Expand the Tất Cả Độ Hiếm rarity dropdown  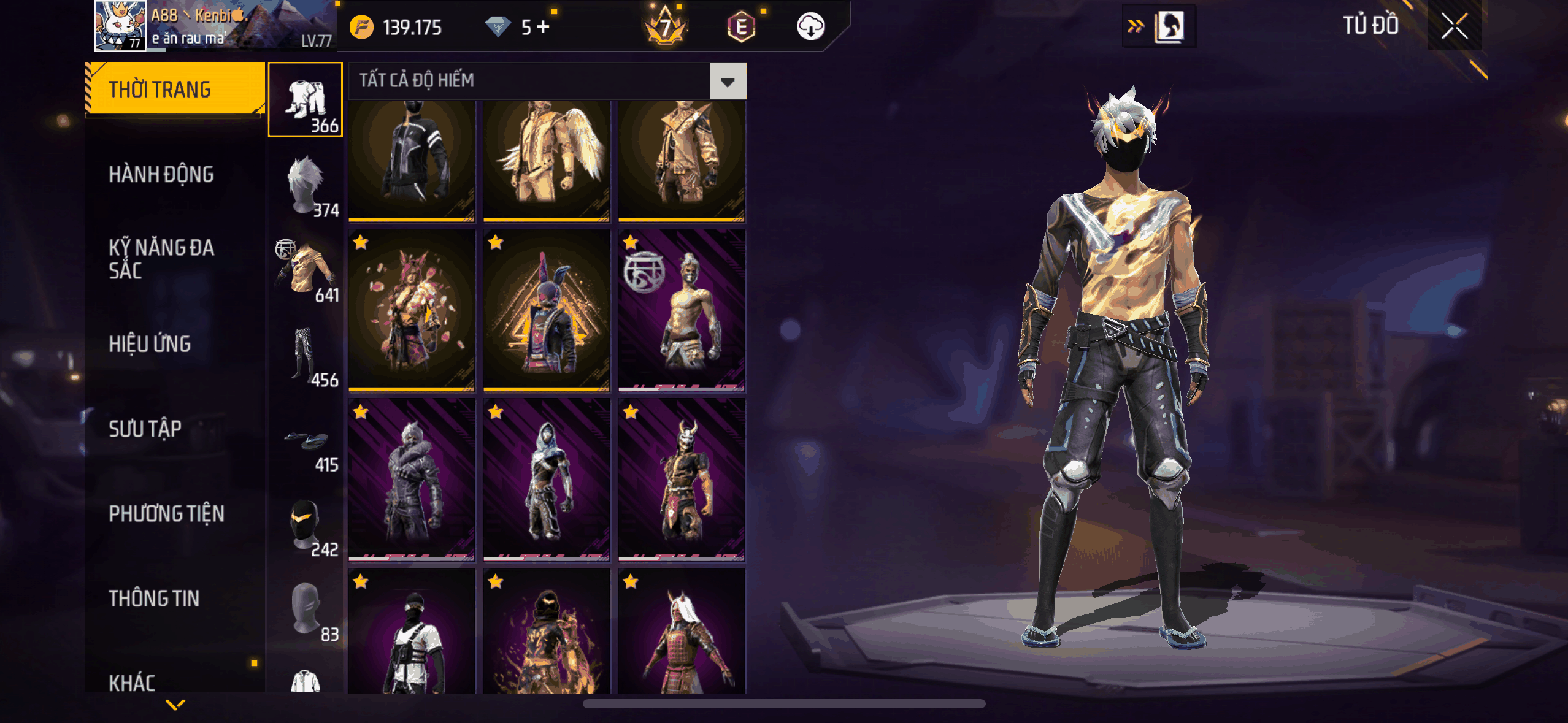(x=728, y=81)
